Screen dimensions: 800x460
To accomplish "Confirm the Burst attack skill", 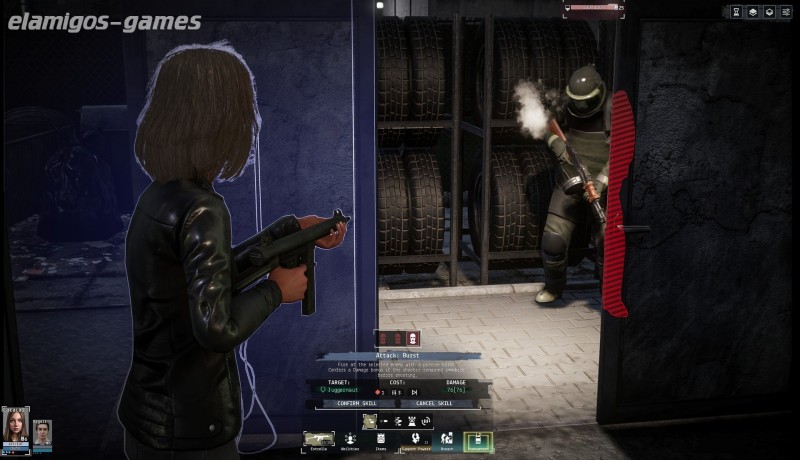I will coord(356,403).
